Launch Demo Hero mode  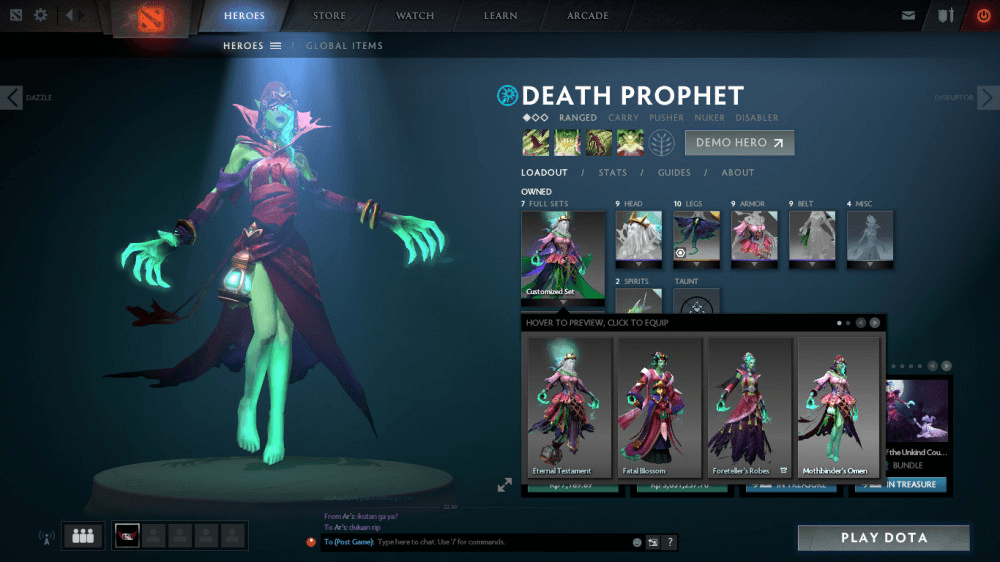[739, 143]
